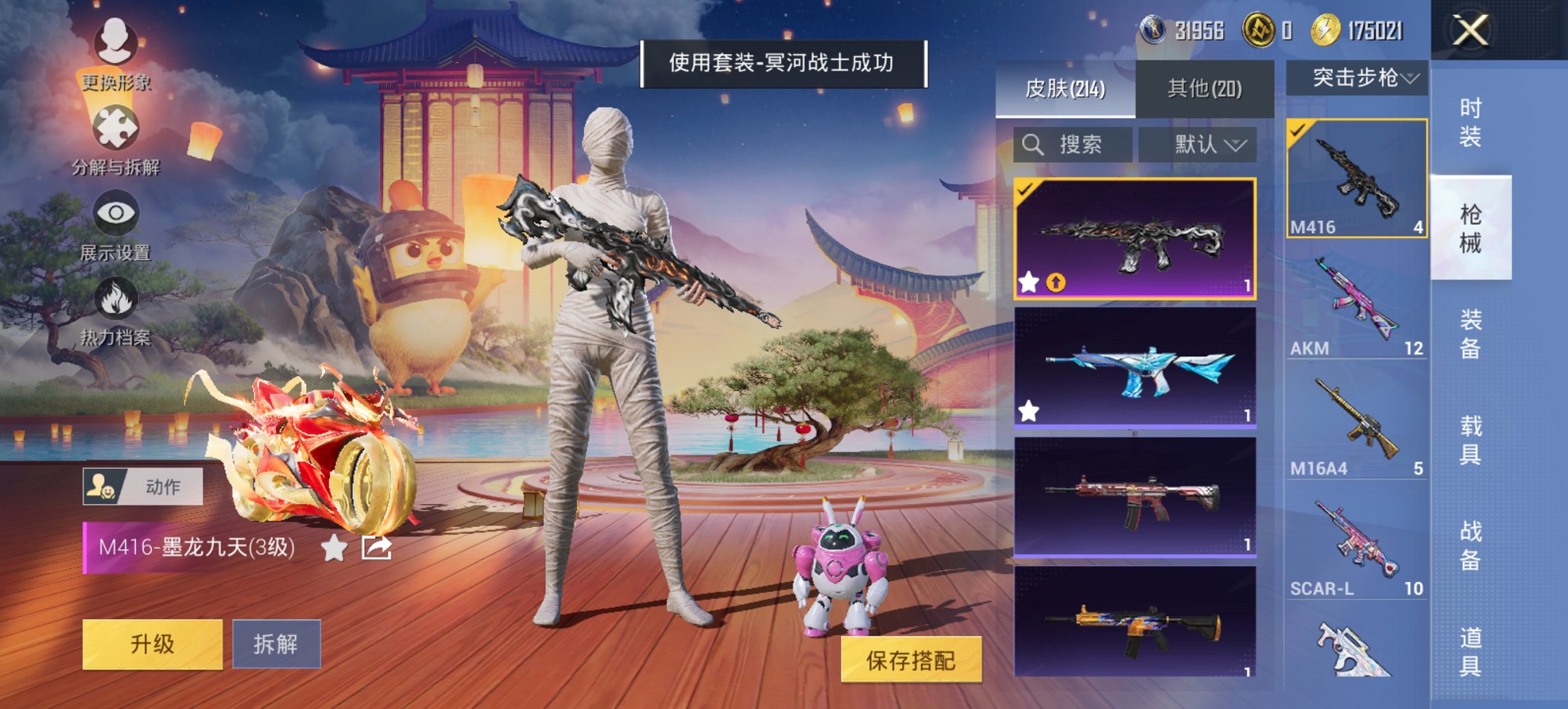
Task: Click the search magnifier icon
Action: tap(1032, 145)
